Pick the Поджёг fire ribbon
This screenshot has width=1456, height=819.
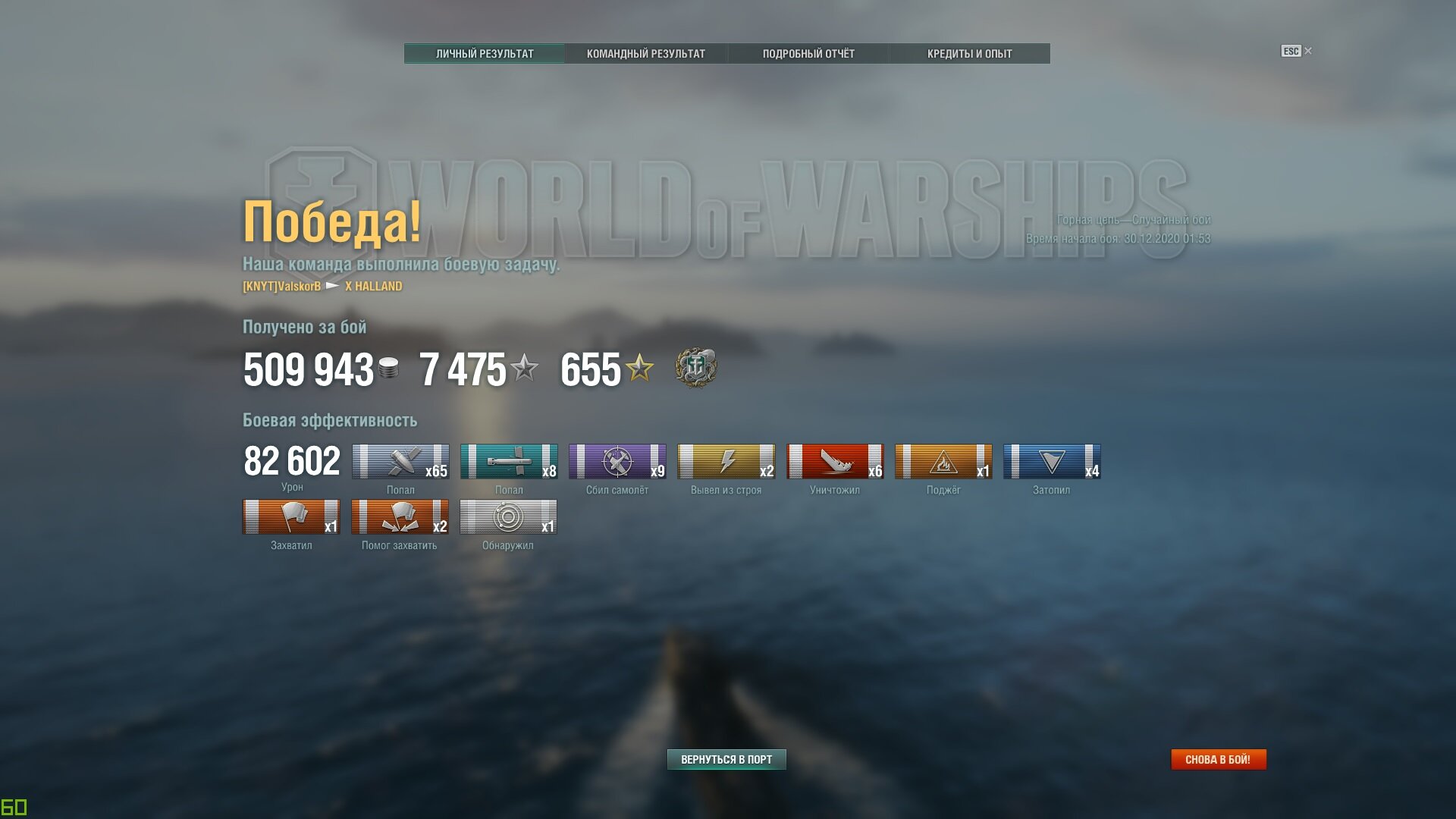click(x=943, y=462)
